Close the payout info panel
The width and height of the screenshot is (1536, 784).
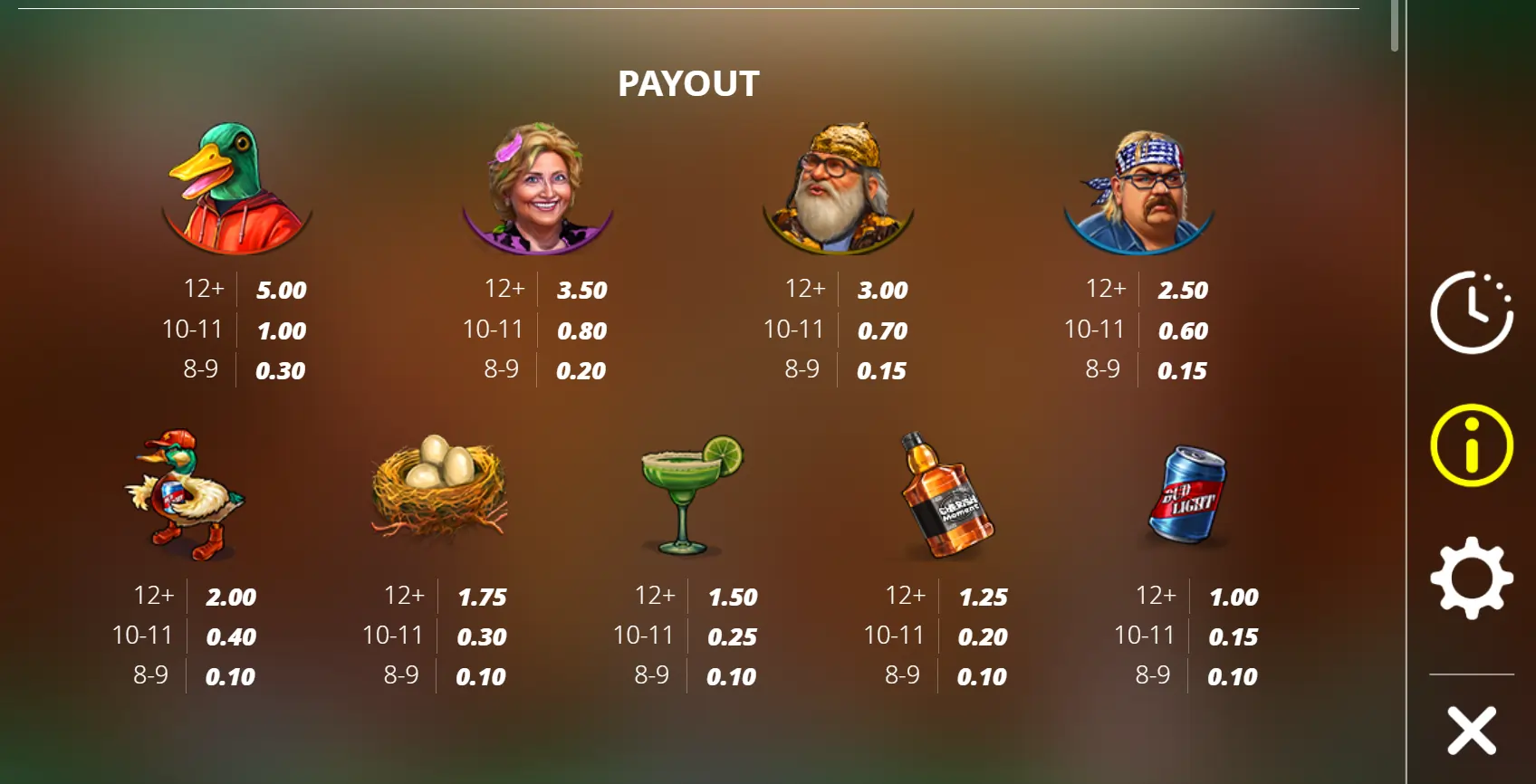pyautogui.click(x=1471, y=731)
